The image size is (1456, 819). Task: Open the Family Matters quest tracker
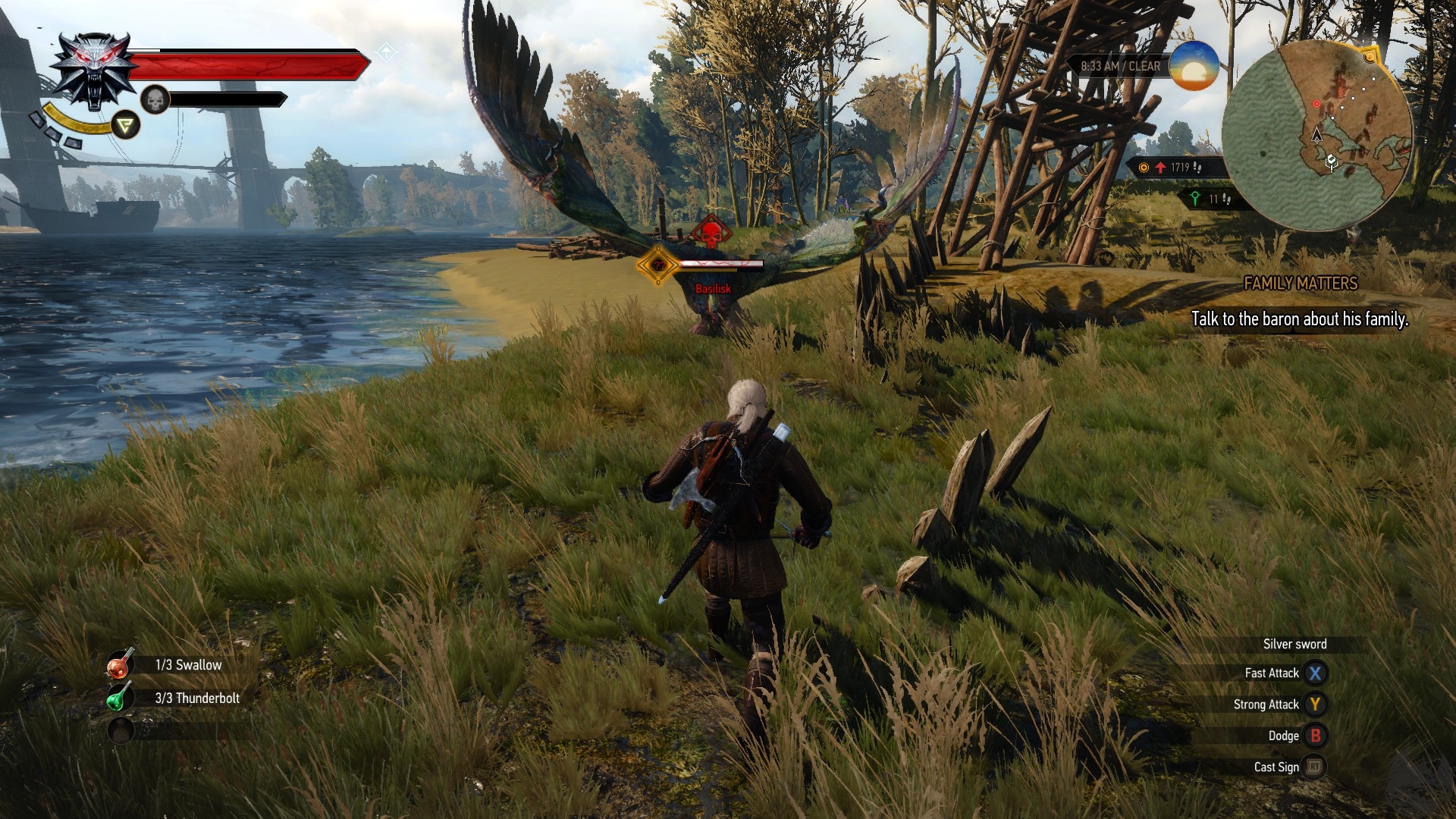(x=1300, y=284)
